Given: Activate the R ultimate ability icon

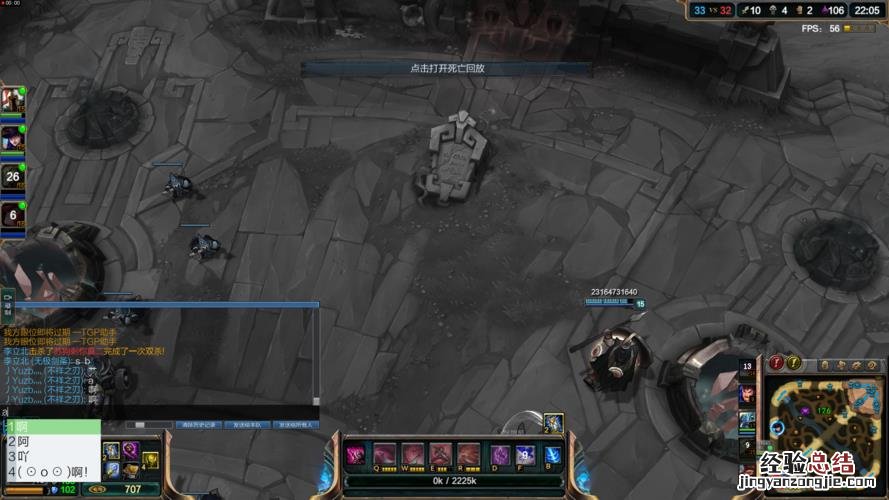Looking at the screenshot, I should (x=469, y=455).
